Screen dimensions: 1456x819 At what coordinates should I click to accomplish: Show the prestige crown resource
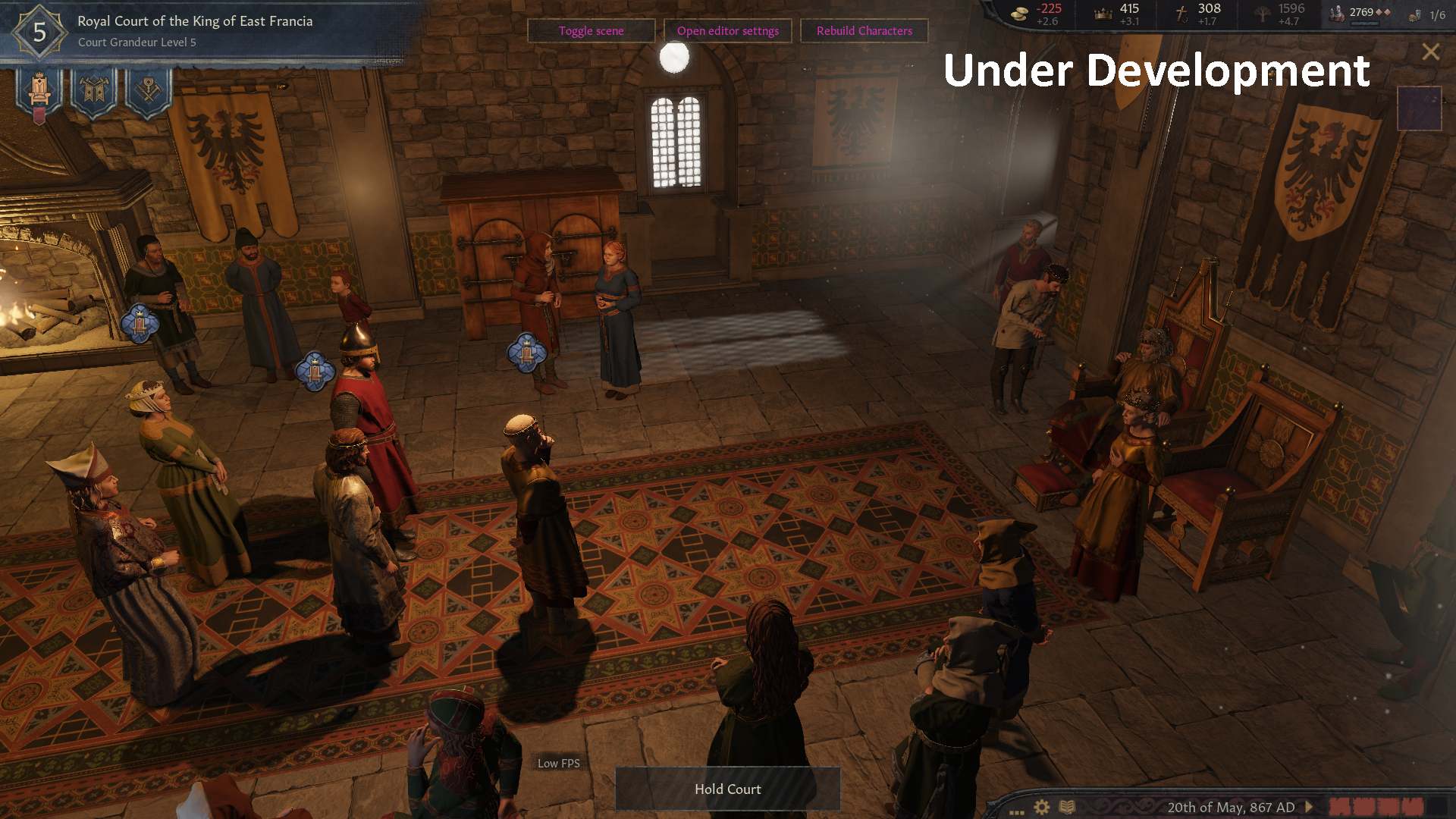[x=1117, y=14]
